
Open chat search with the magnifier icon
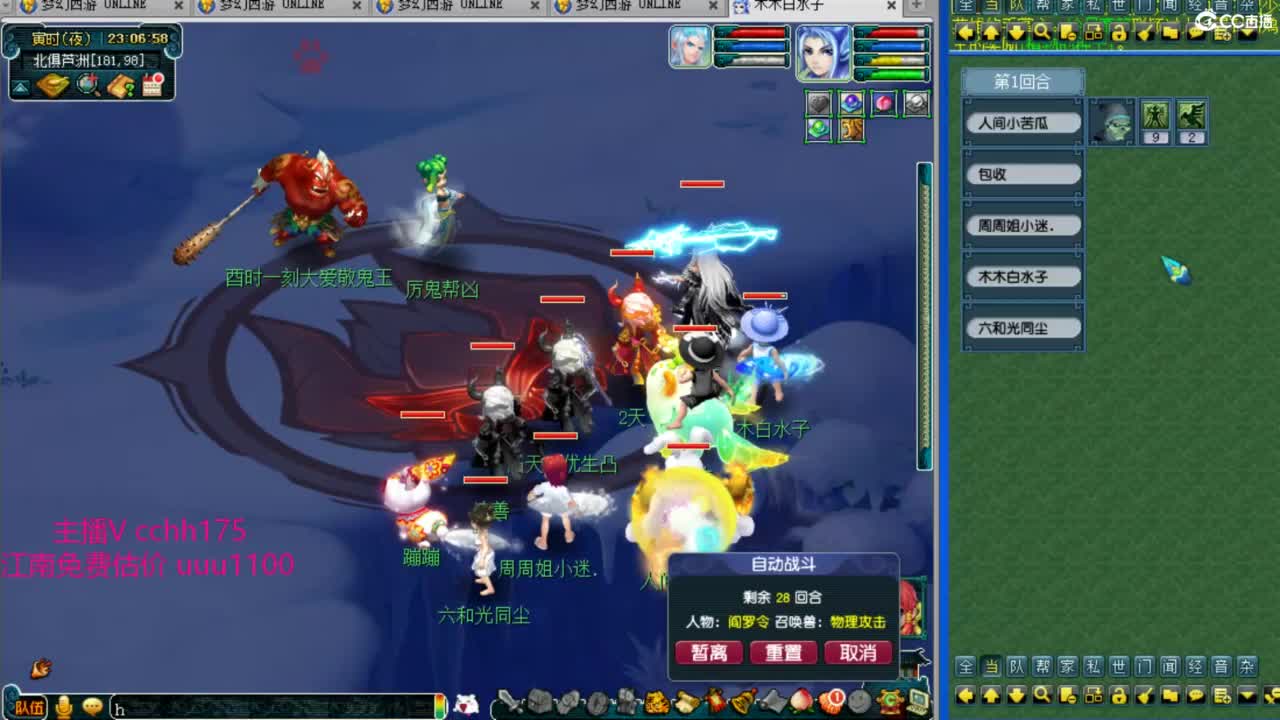(1041, 695)
